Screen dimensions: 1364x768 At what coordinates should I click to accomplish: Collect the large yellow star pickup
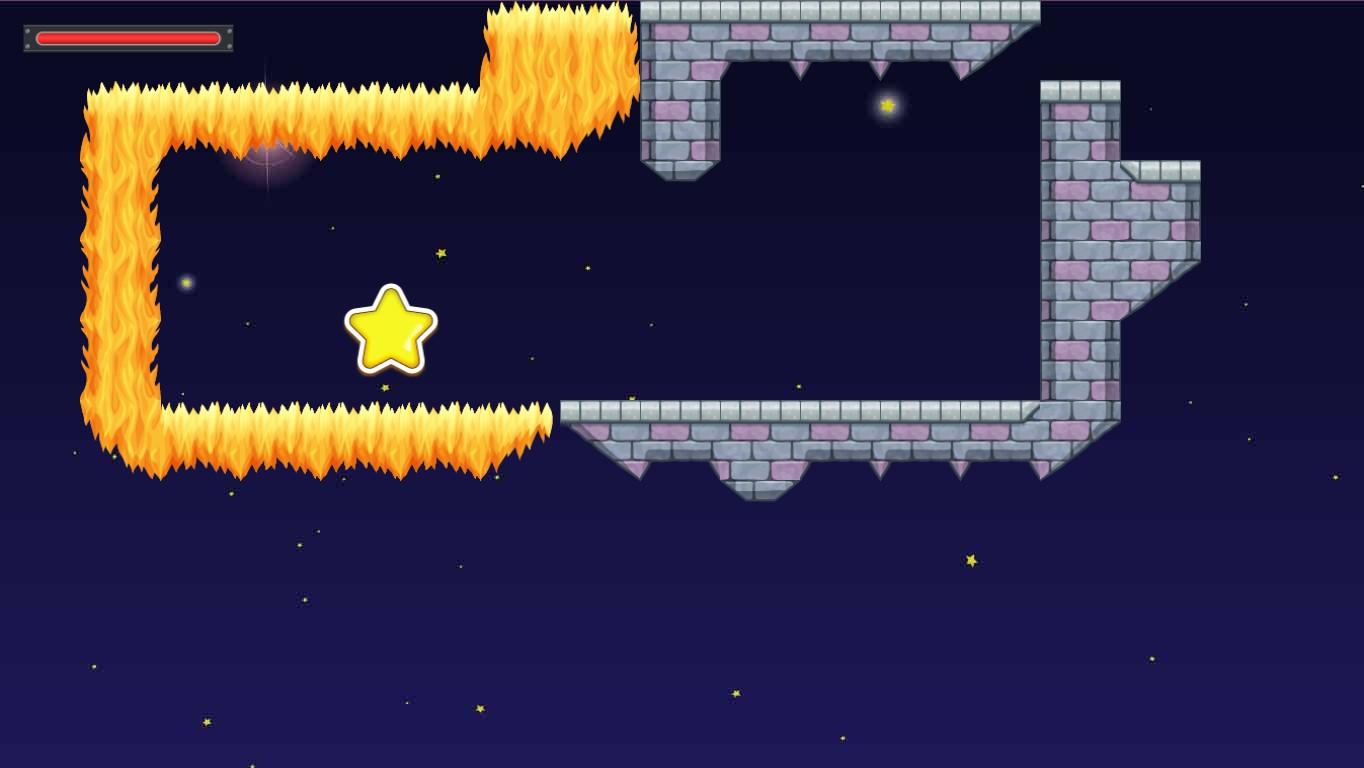(x=390, y=330)
